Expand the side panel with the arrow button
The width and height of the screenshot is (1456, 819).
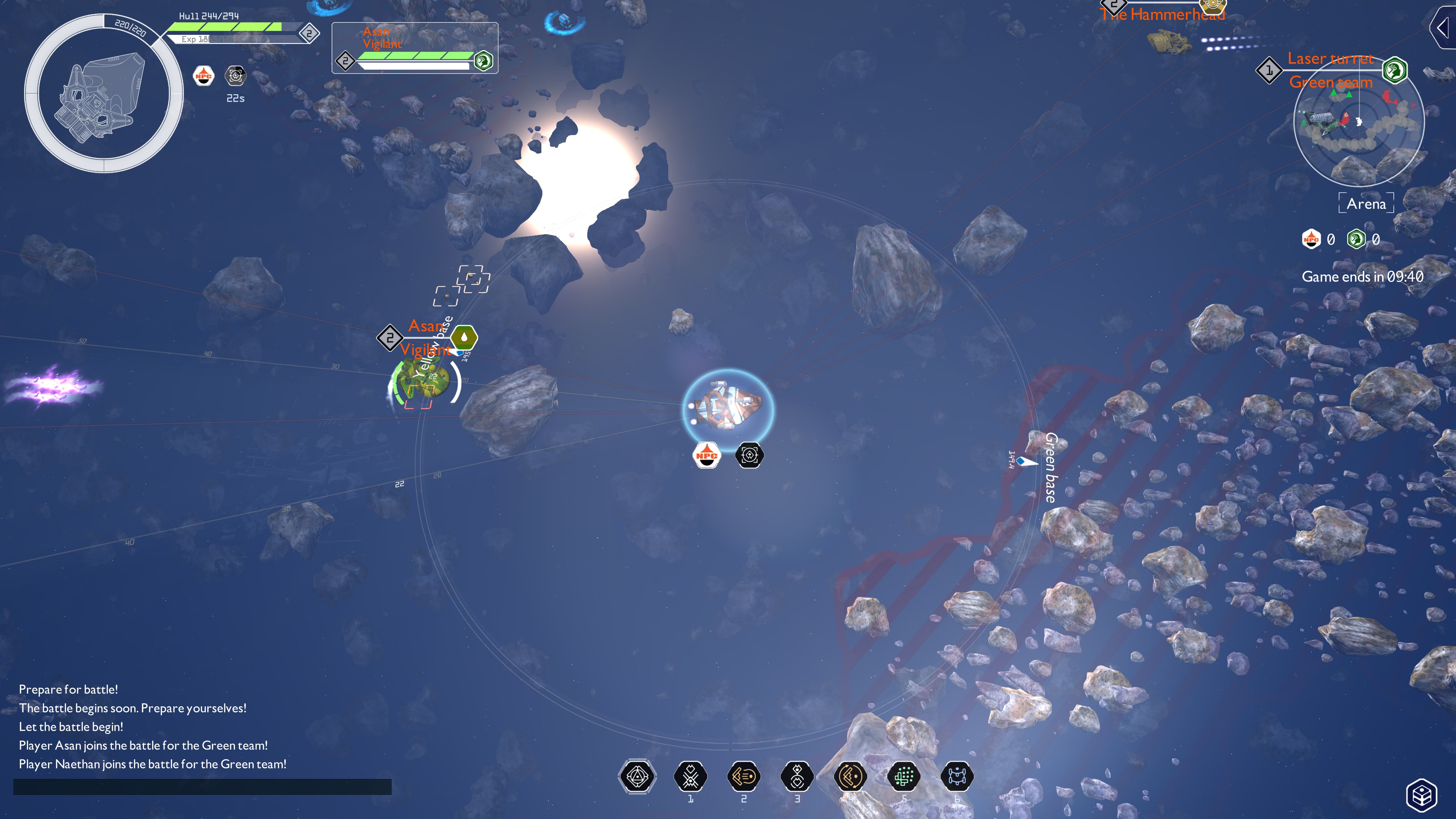[1444, 27]
